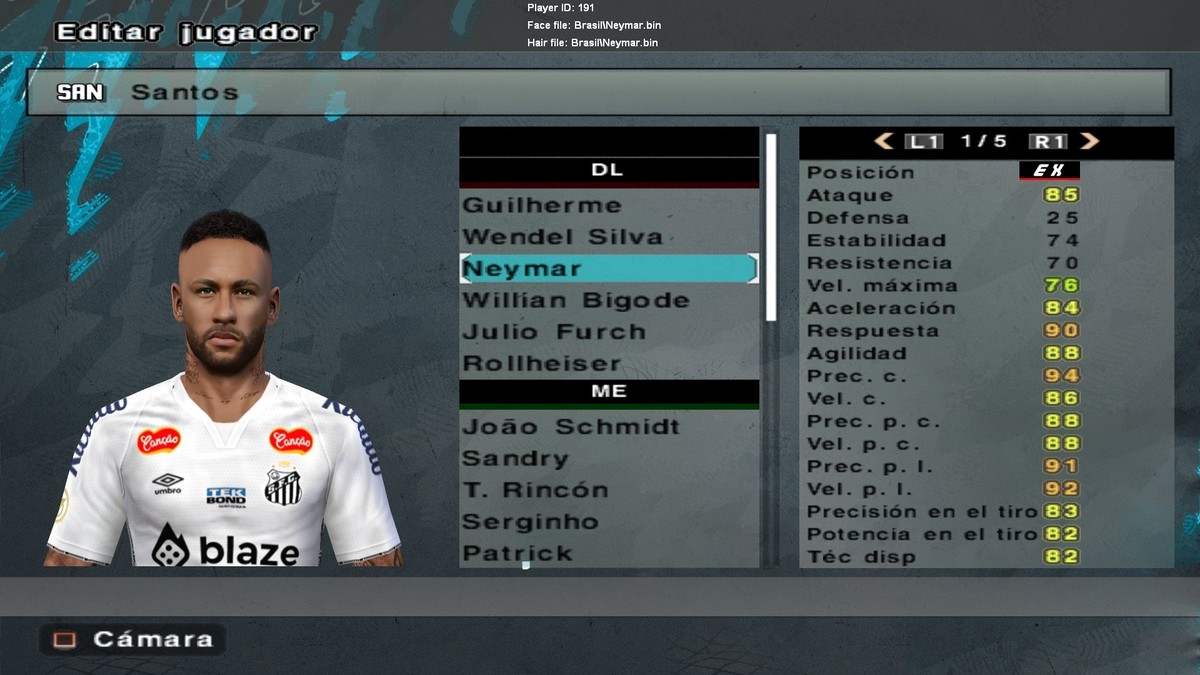The width and height of the screenshot is (1200, 675).
Task: Go to the next stats page arrow
Action: 1089,142
